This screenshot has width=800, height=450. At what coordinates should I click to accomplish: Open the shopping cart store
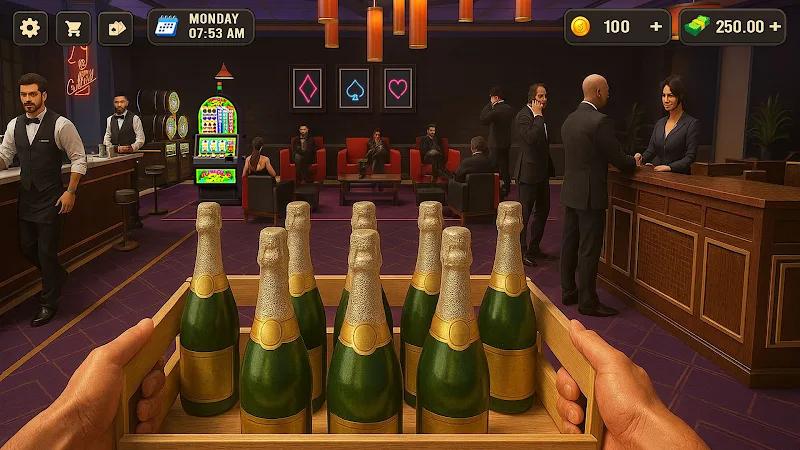(72, 27)
